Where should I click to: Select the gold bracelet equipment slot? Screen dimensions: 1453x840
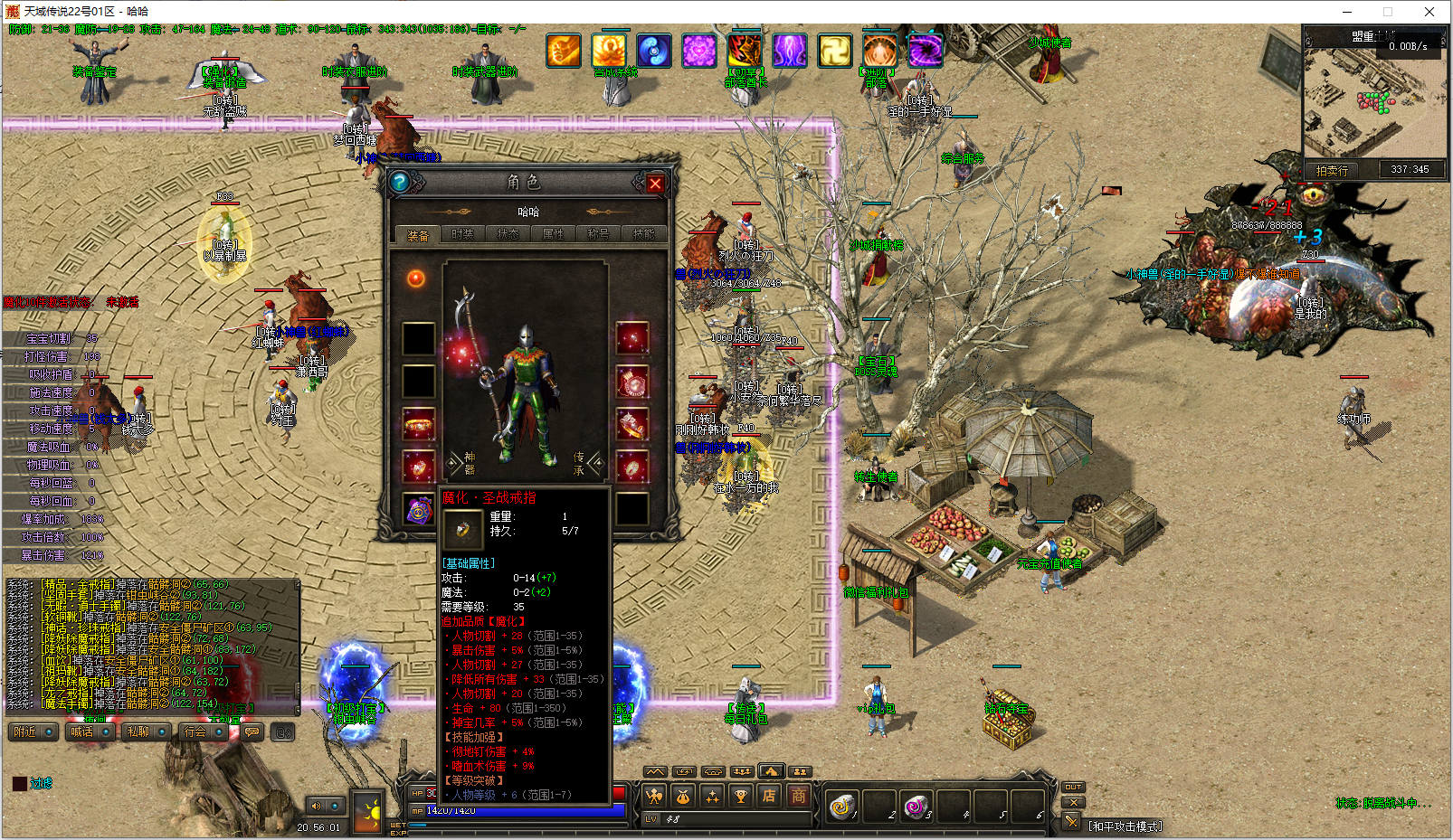(x=418, y=423)
